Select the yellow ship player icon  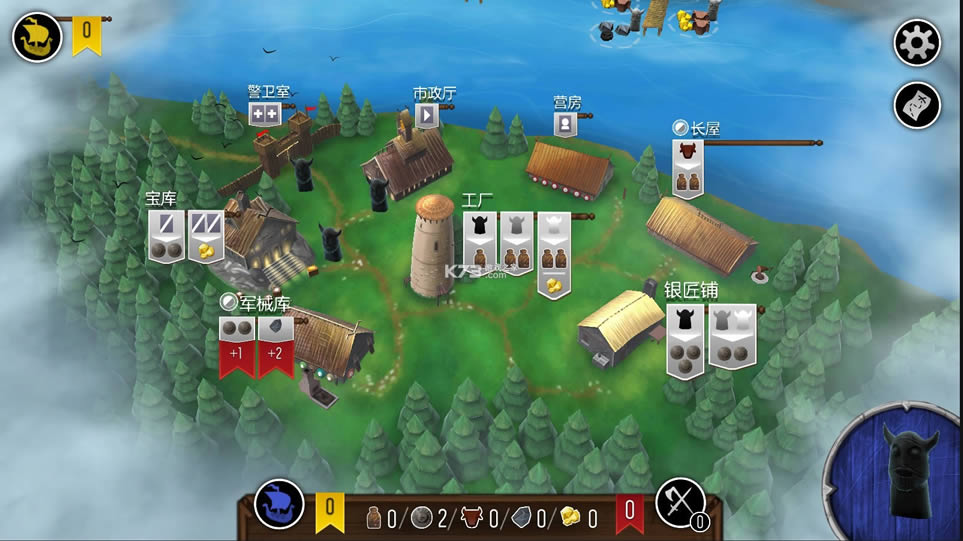tap(37, 38)
